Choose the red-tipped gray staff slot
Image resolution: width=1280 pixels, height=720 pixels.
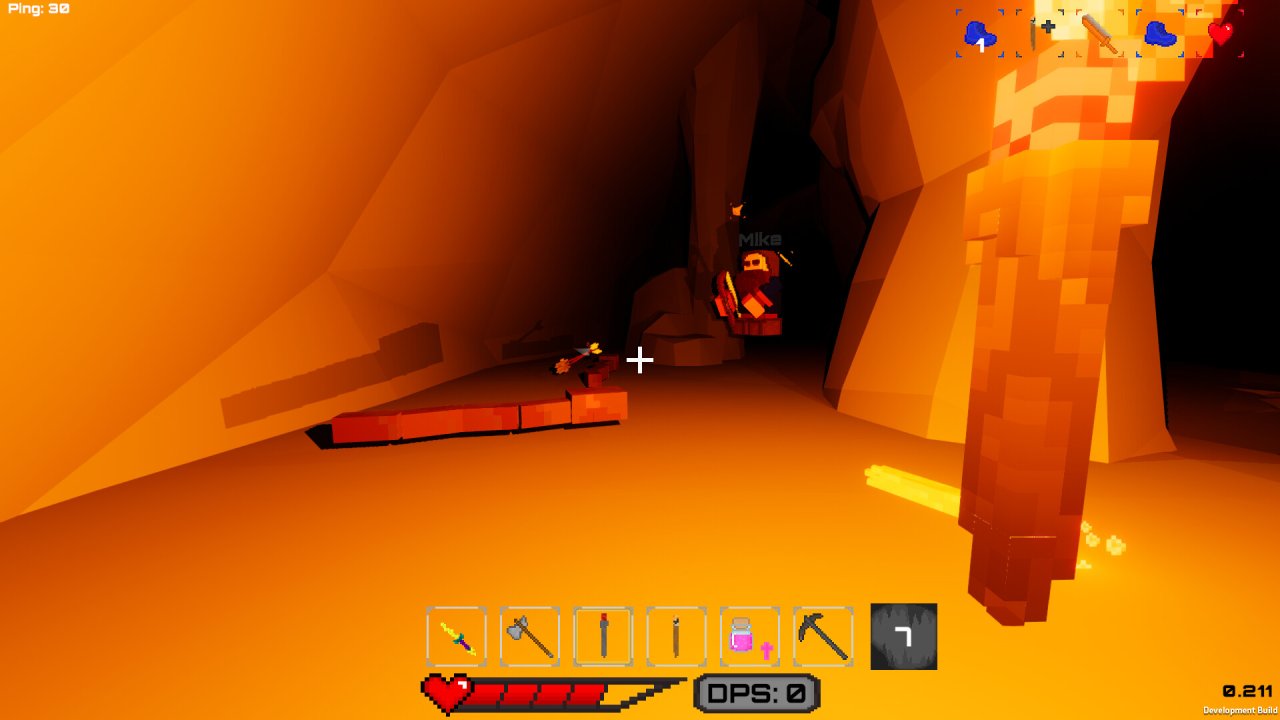603,636
